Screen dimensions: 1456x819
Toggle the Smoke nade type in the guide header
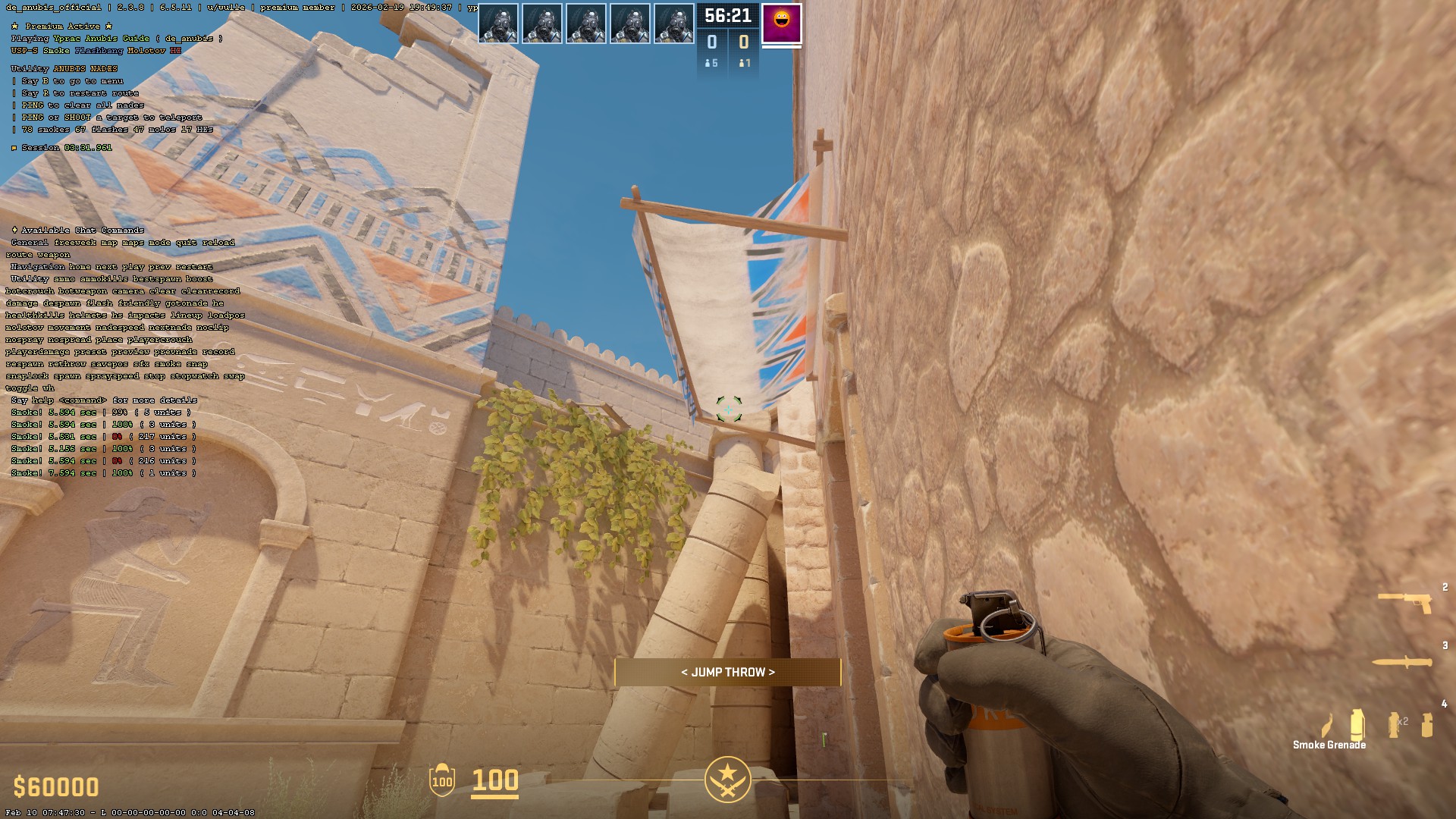coord(56,52)
